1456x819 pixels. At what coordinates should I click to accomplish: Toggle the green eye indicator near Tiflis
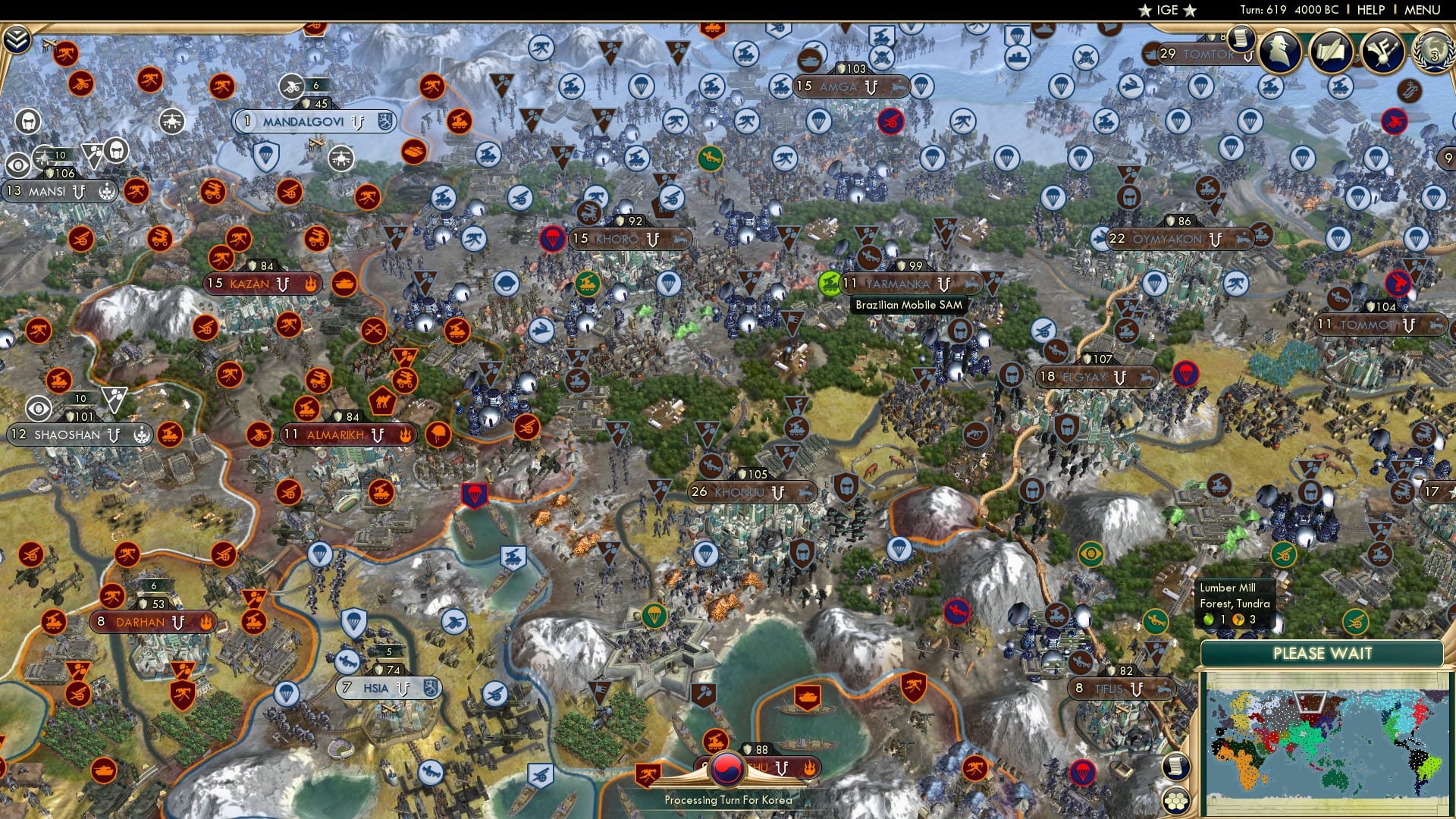coord(1092,553)
